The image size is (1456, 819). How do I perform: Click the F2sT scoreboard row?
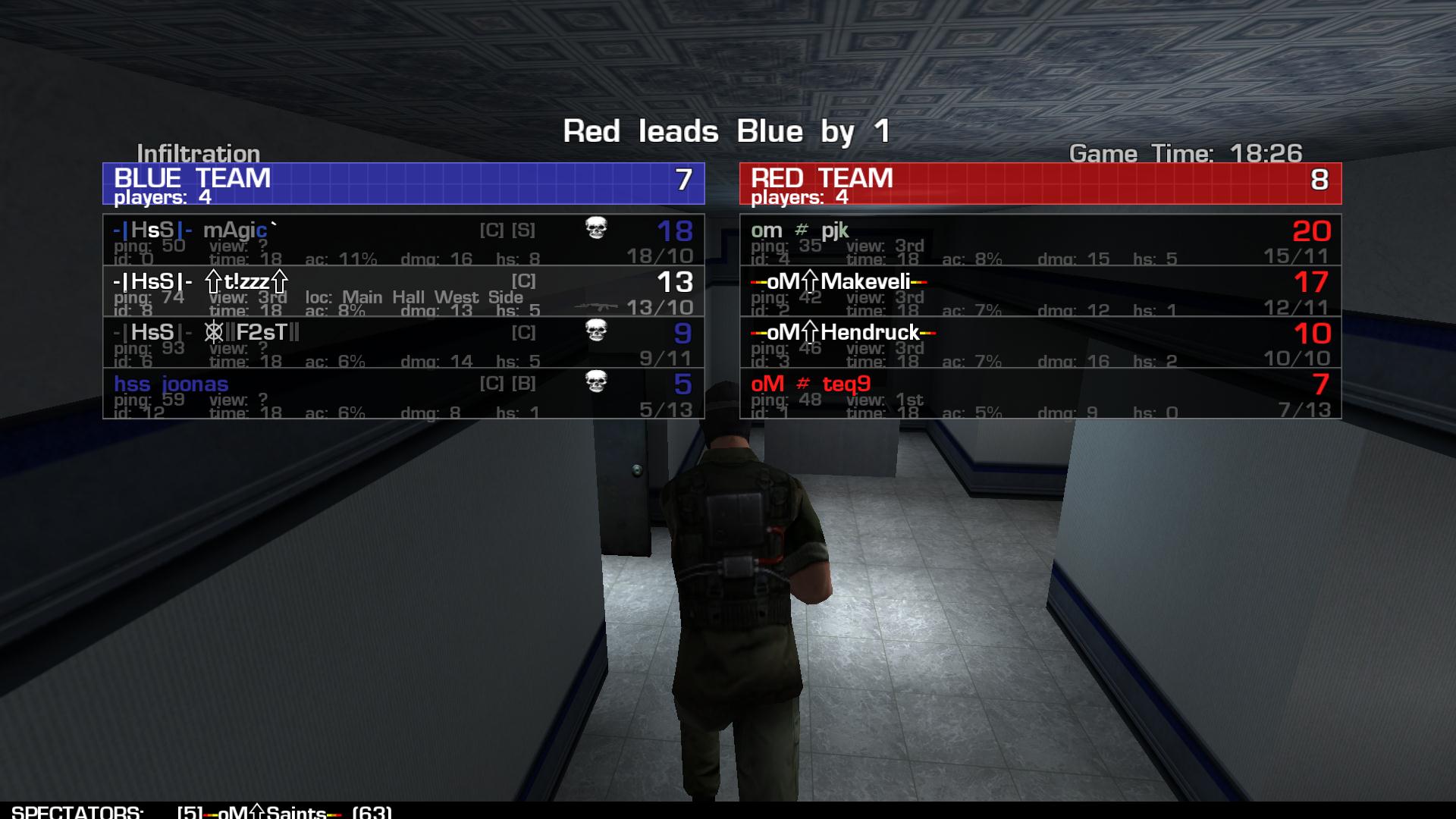coord(403,342)
